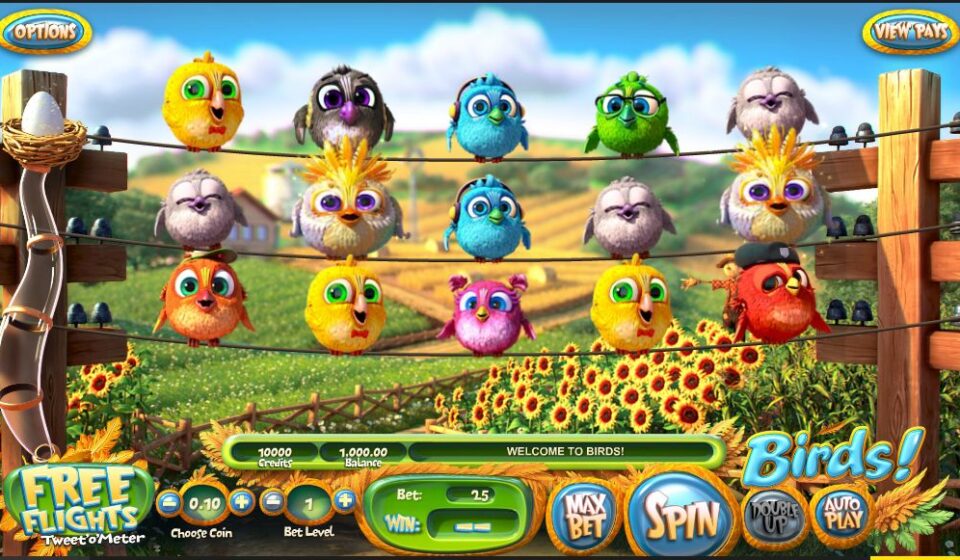This screenshot has width=960, height=560.
Task: Spin the reels
Action: pyautogui.click(x=682, y=515)
